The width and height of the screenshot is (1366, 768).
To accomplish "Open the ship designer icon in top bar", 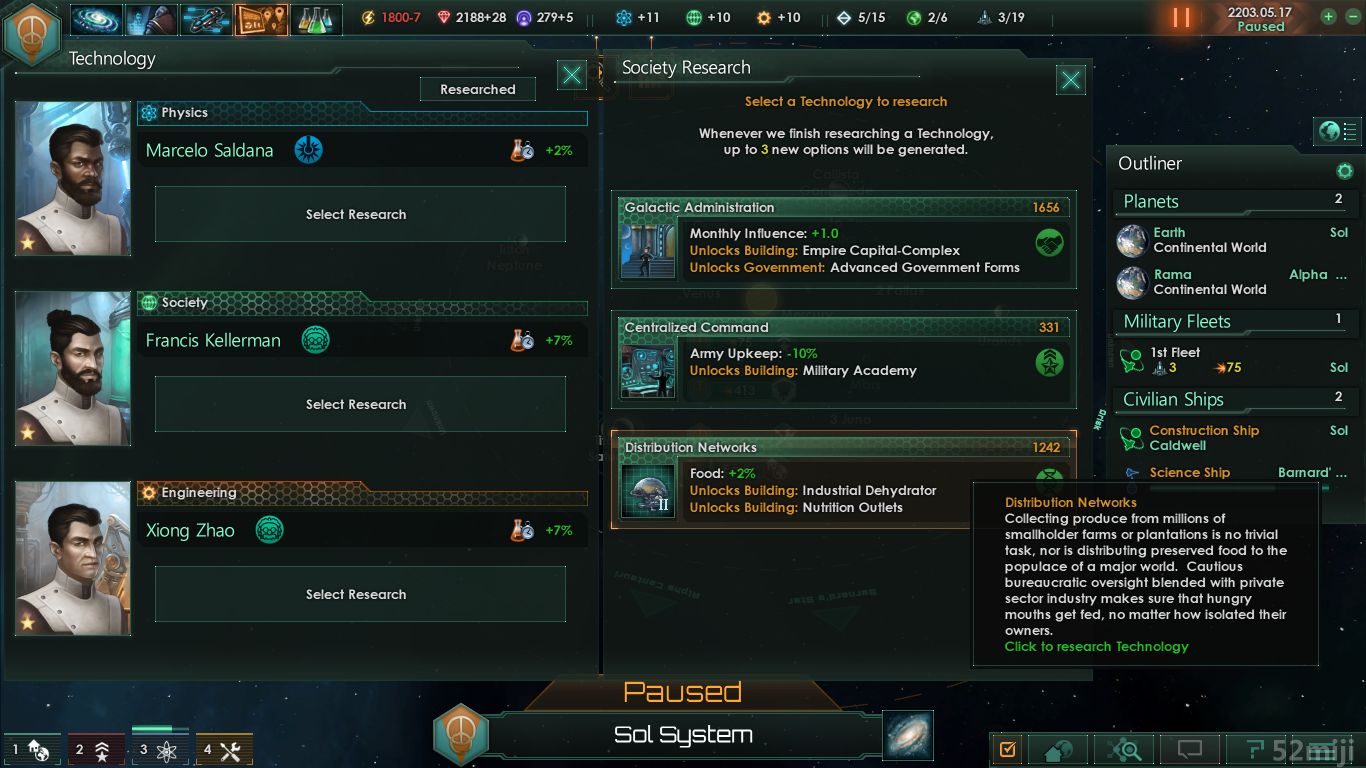I will pos(207,19).
